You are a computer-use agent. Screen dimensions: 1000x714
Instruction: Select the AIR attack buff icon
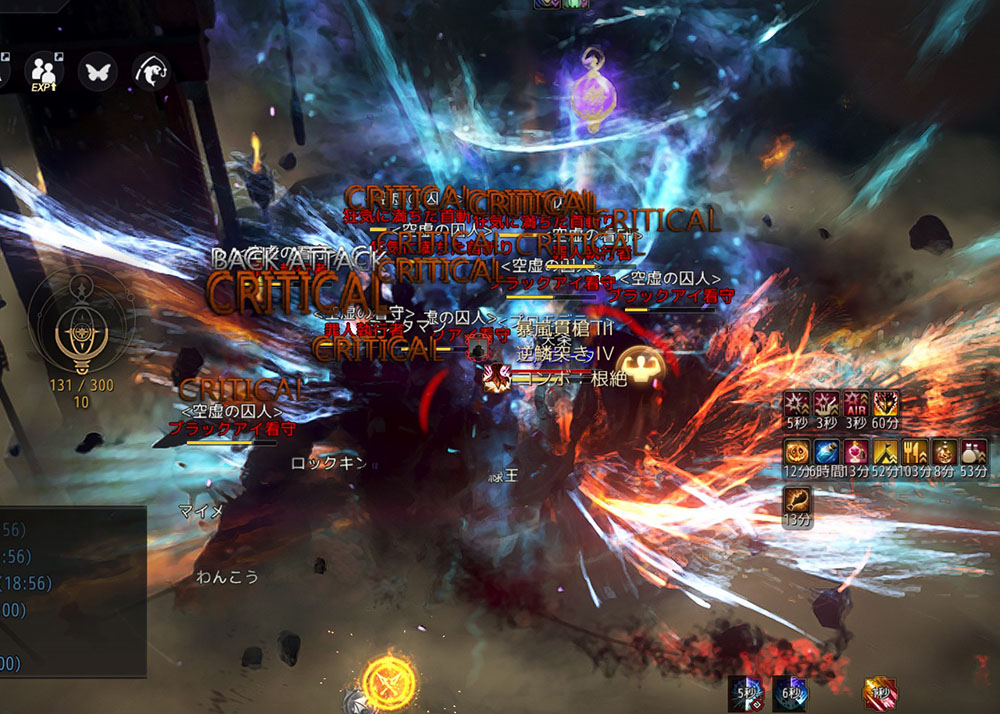coord(856,405)
